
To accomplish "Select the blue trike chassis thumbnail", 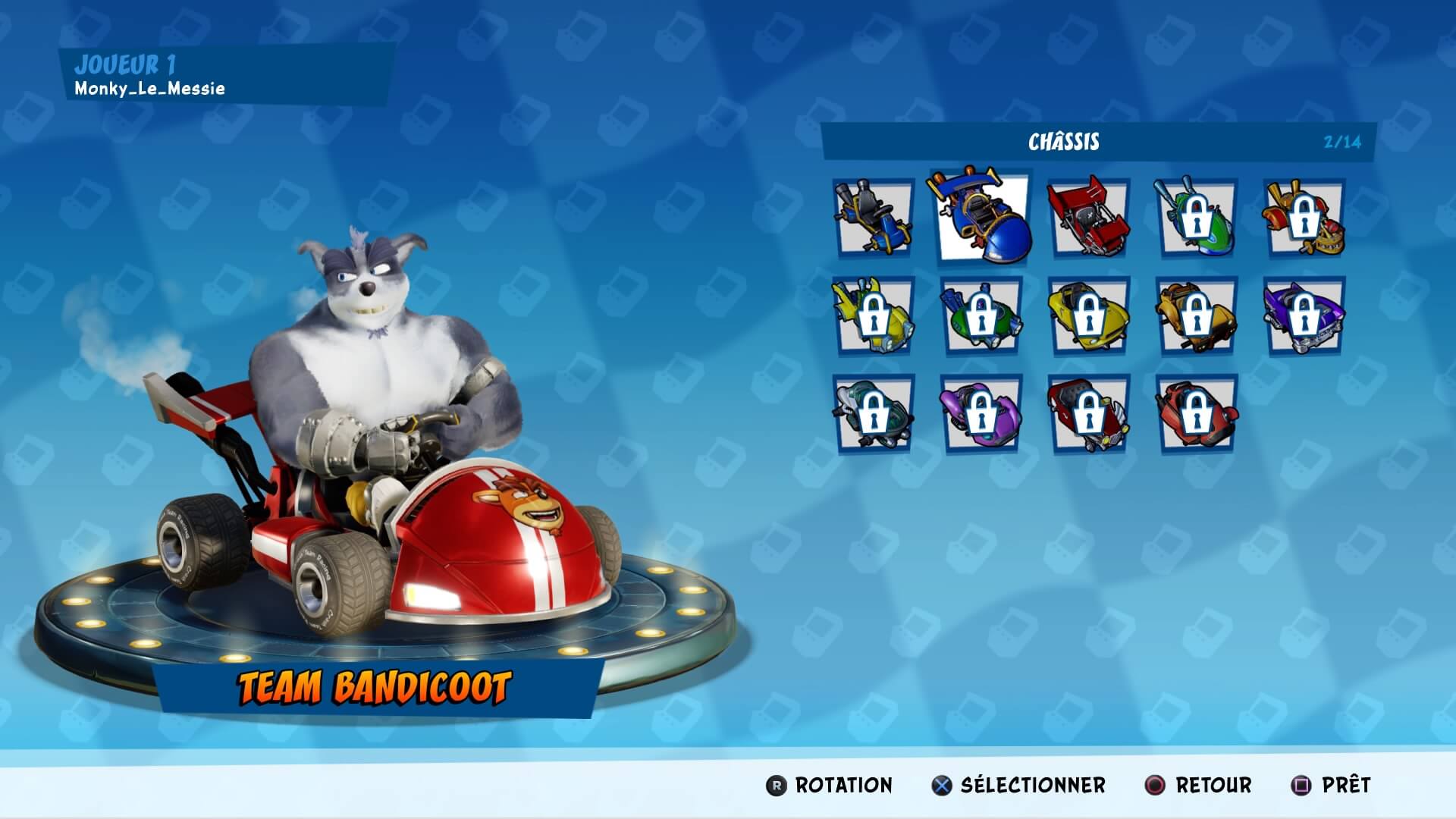I will (871, 218).
